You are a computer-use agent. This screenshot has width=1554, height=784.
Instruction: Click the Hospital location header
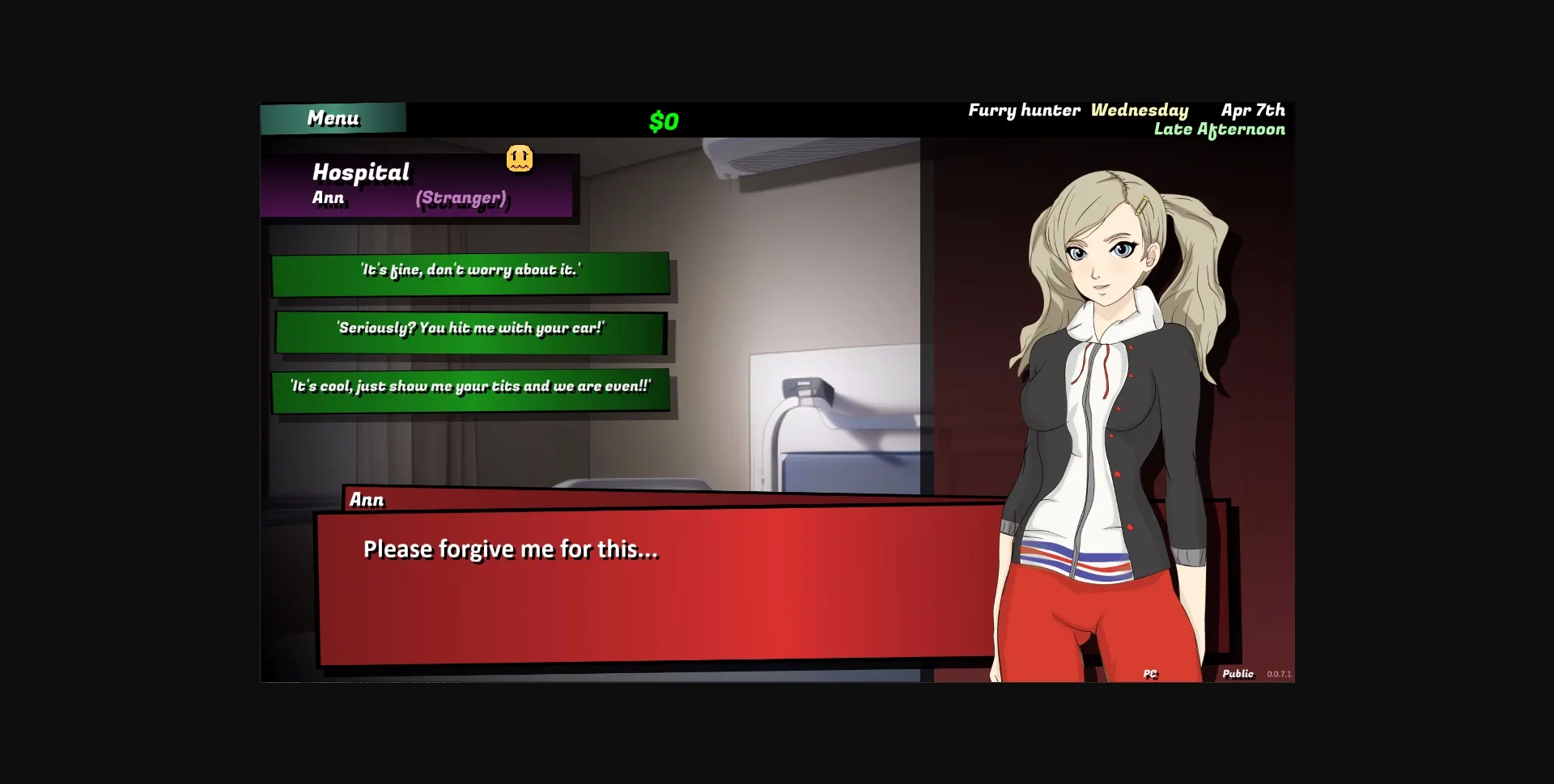[362, 172]
